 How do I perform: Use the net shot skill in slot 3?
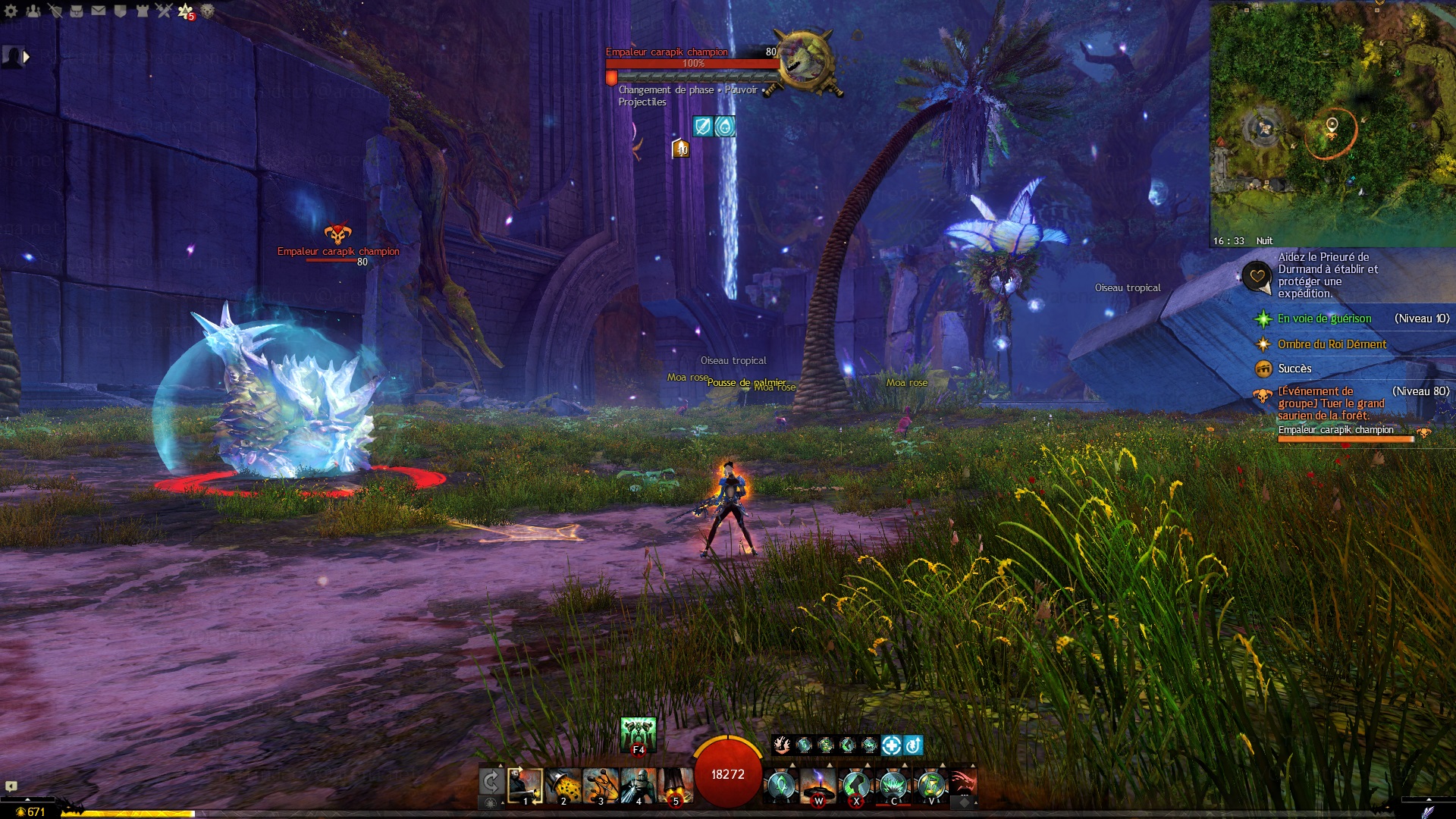[x=601, y=786]
